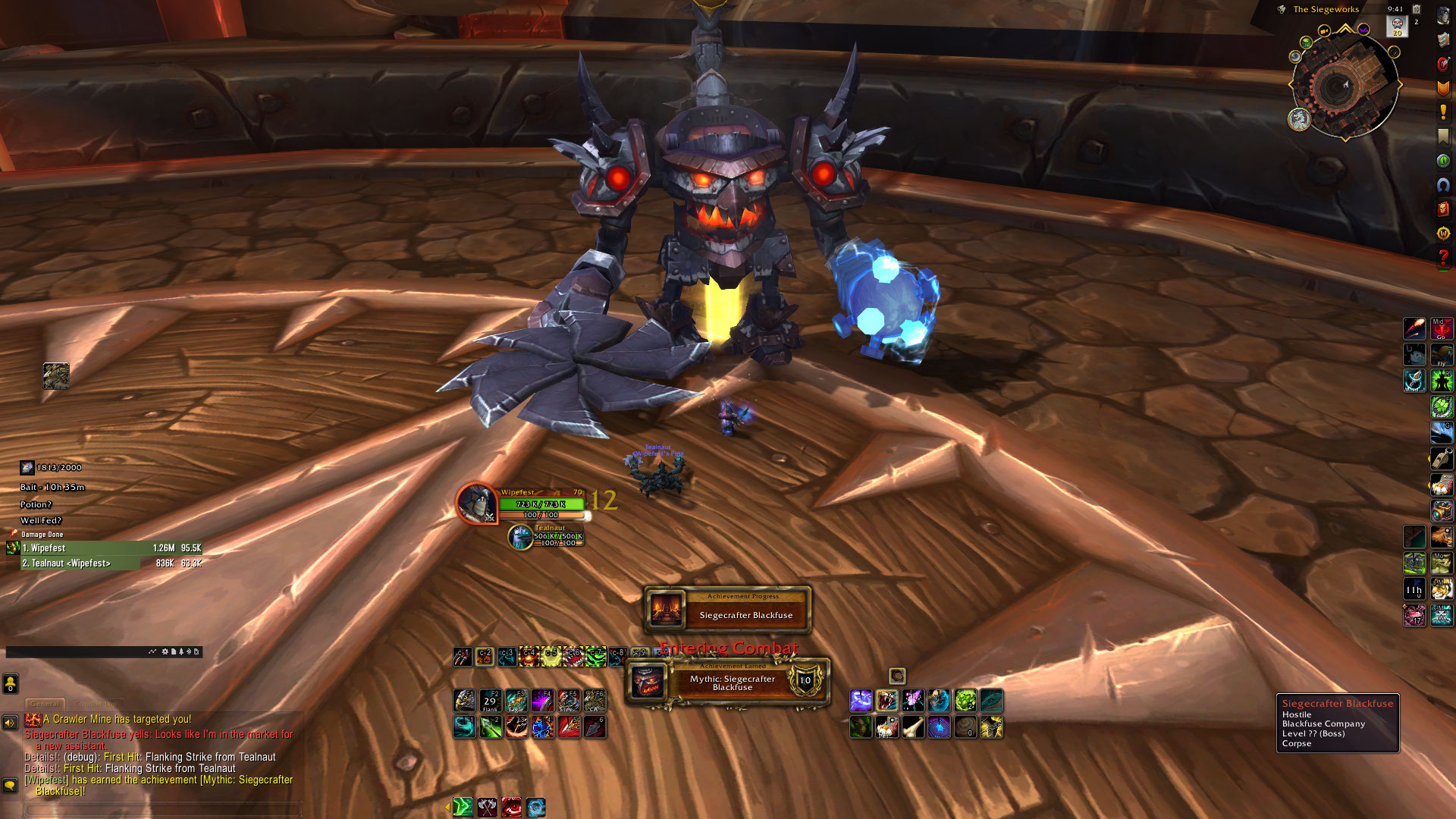Open the yellow exclamation mark quest log button
The image size is (1456, 819).
pos(1442,112)
